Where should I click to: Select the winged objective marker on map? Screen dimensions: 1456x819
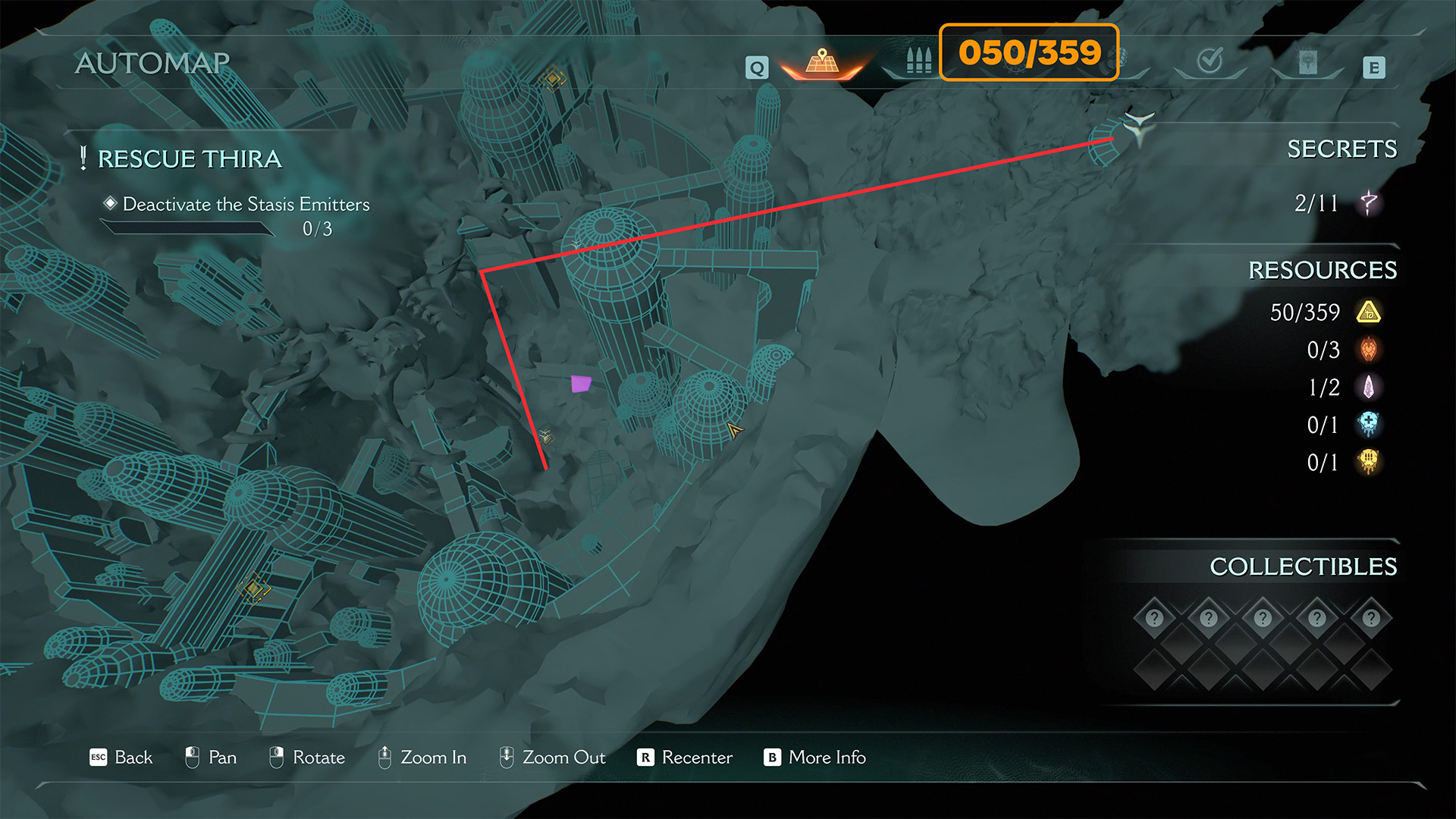coord(1137,126)
